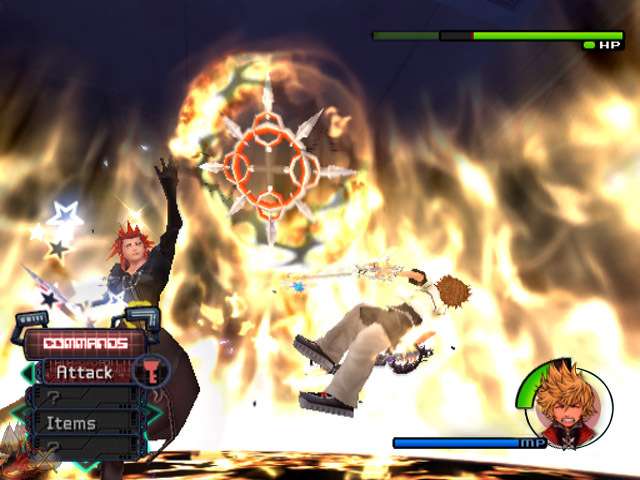640x480 pixels.
Task: Click the COMMANDS menu header
Action: tap(85, 343)
